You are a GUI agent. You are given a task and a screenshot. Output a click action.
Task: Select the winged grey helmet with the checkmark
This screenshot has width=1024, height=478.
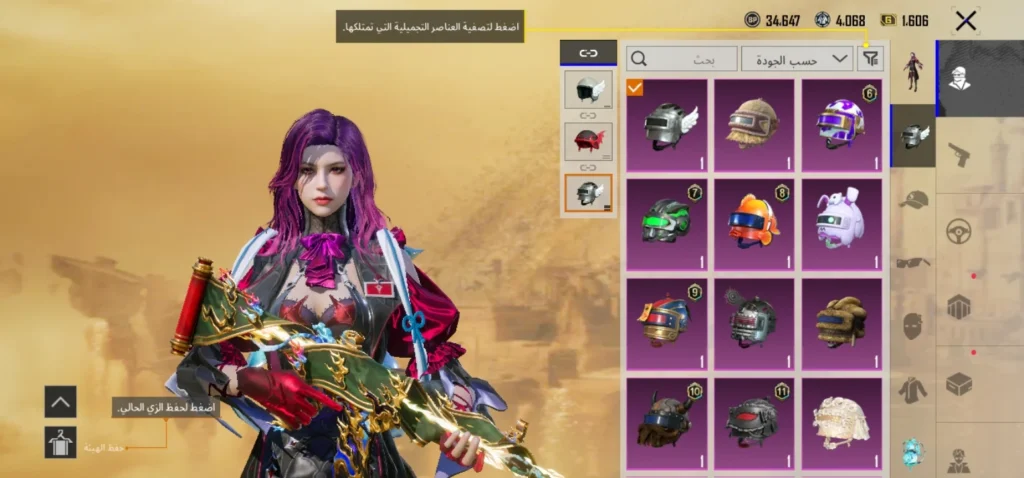(667, 125)
